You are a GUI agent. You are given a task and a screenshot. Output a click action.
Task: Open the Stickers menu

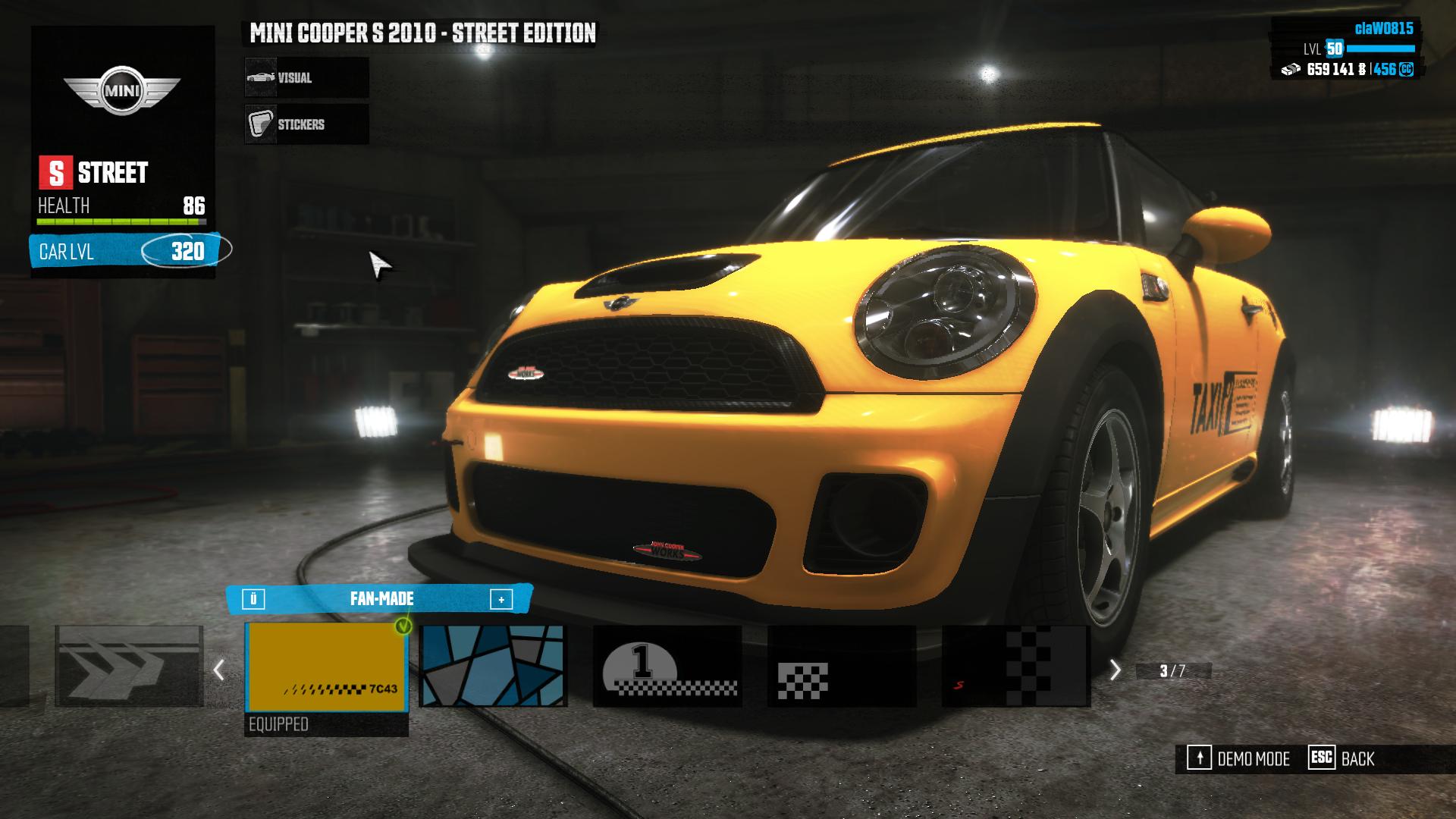coord(306,124)
